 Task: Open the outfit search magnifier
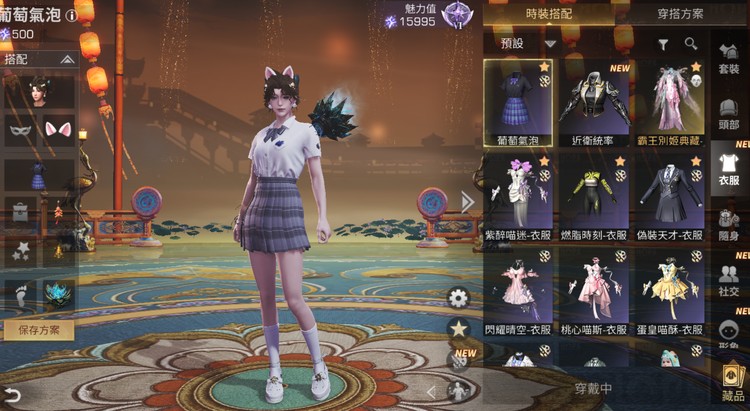691,44
